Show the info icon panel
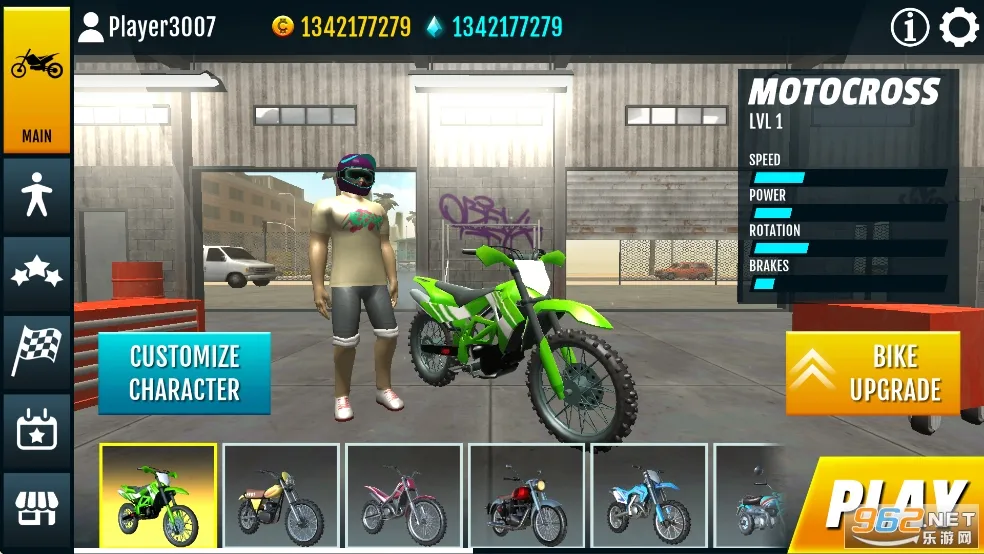 point(909,28)
